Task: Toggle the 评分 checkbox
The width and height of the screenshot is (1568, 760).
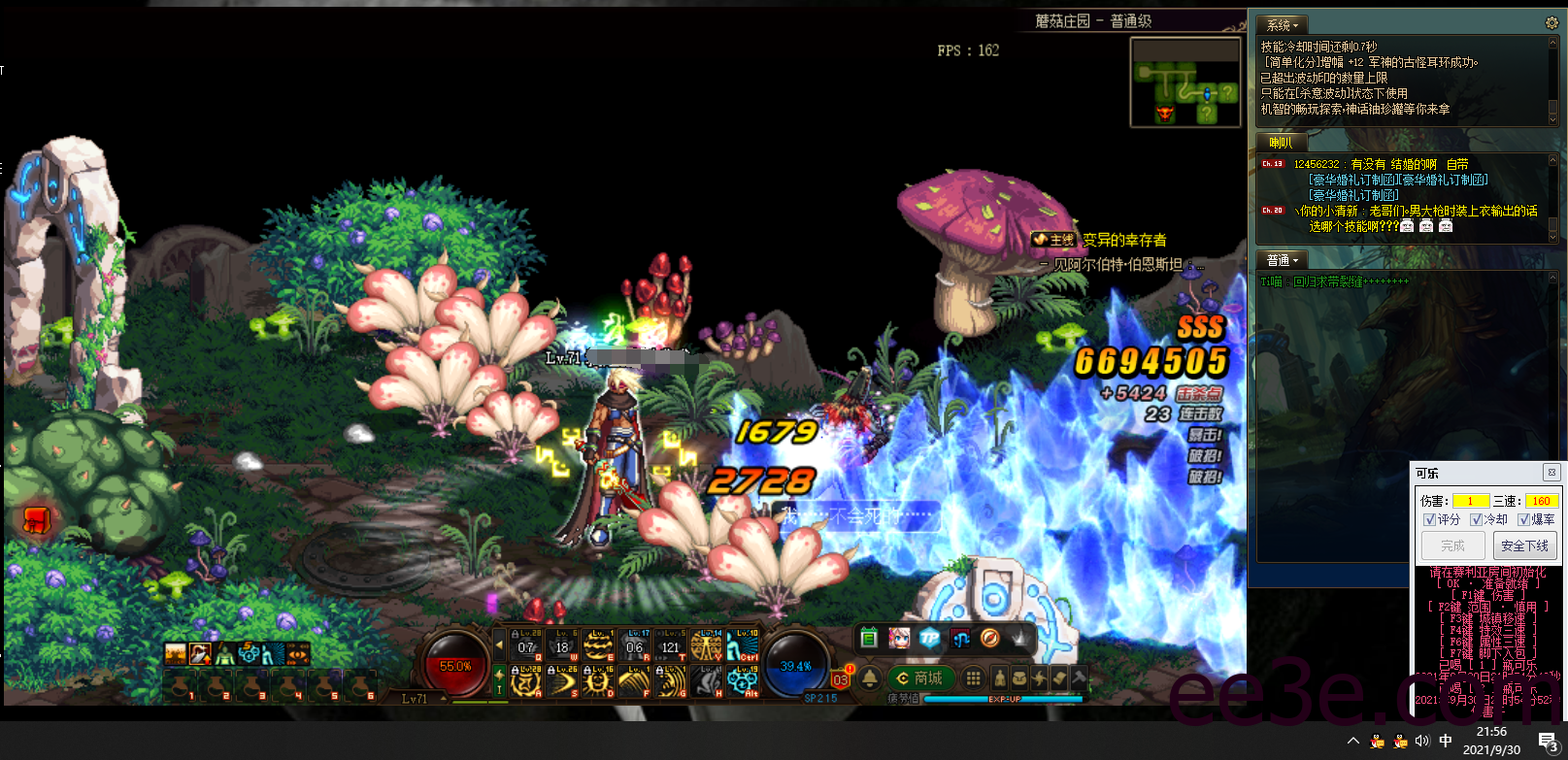Action: [x=1429, y=520]
